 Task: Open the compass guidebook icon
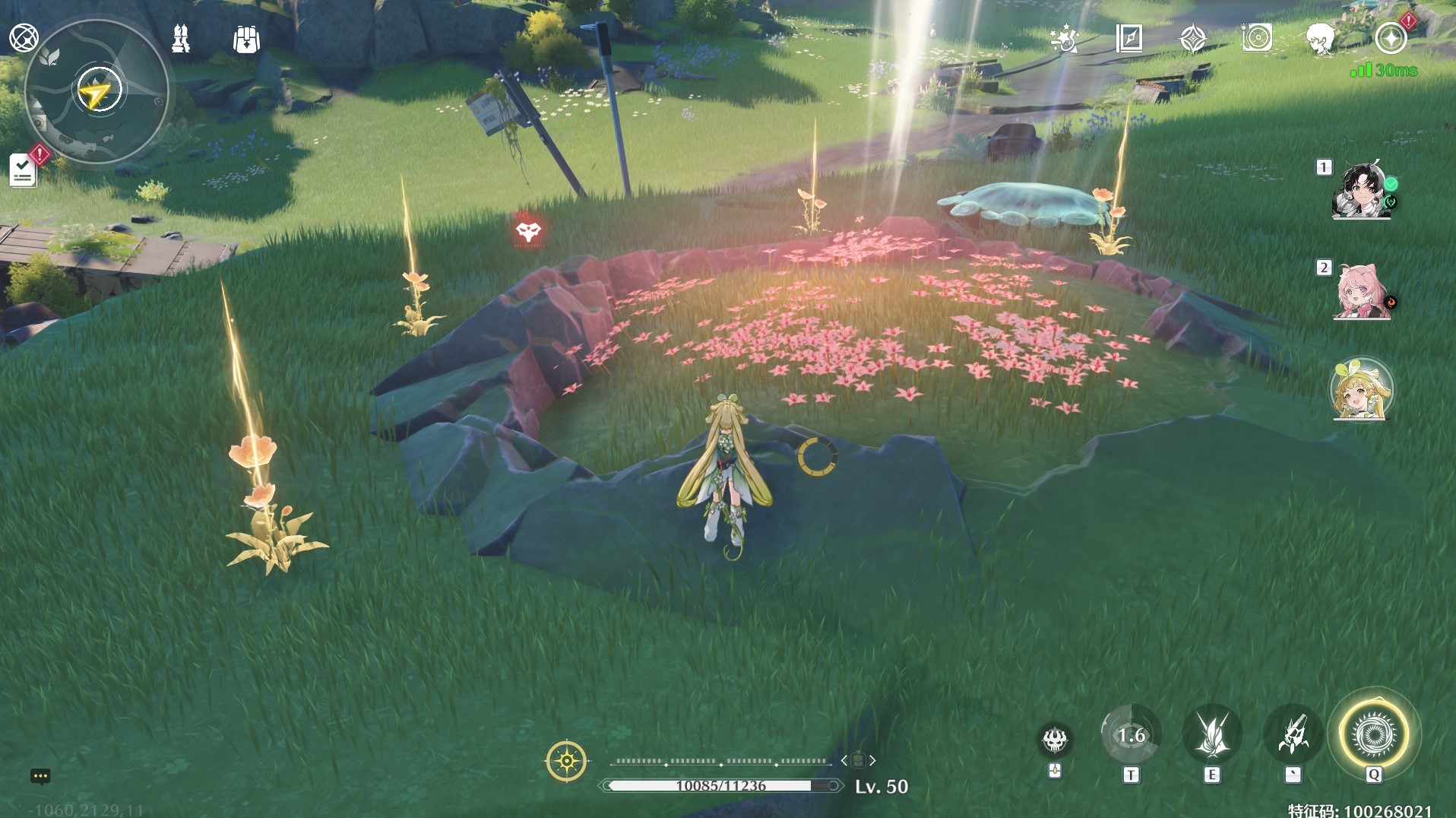[1129, 38]
